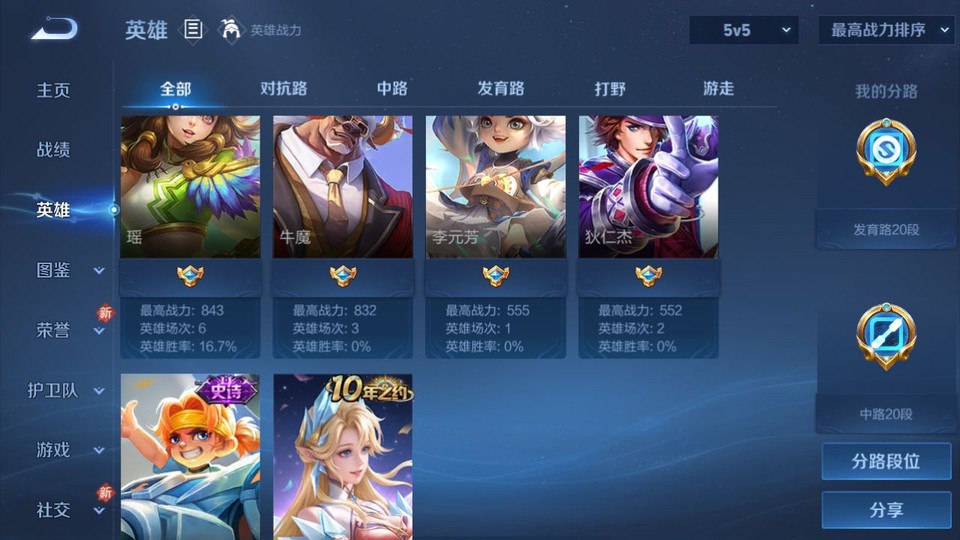Click the 分享 share button
This screenshot has width=960, height=540.
[x=886, y=510]
